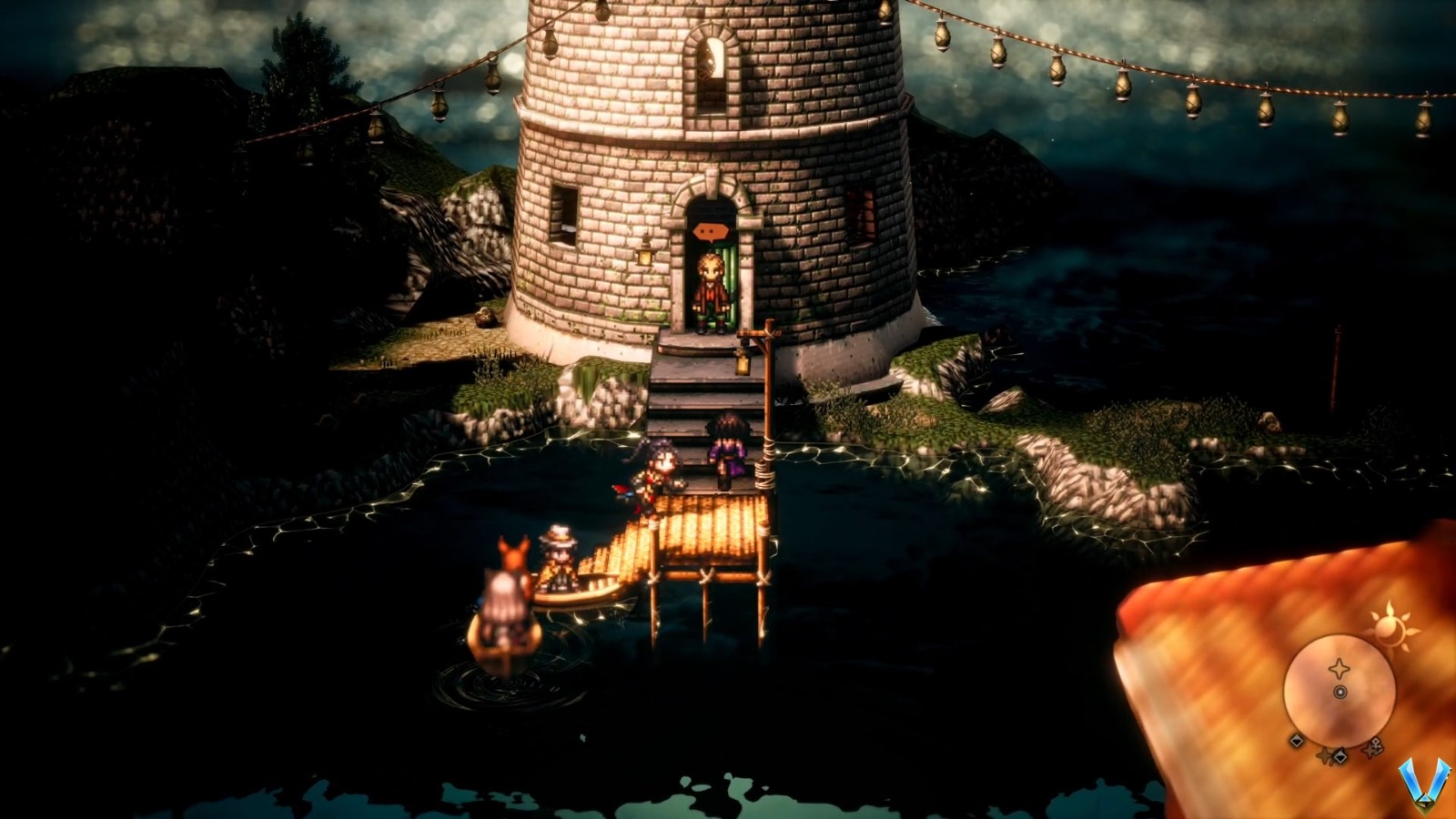Click the orange speech bubble above the NPC
The image size is (1456, 819).
[x=710, y=230]
